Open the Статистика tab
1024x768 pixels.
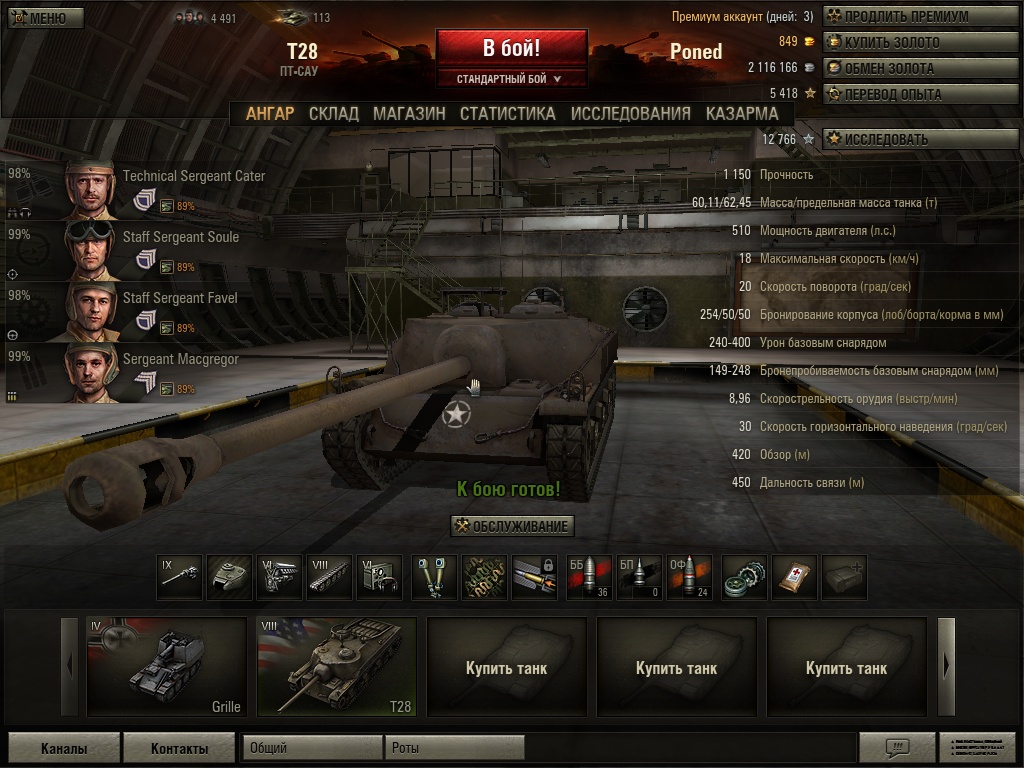coord(507,113)
